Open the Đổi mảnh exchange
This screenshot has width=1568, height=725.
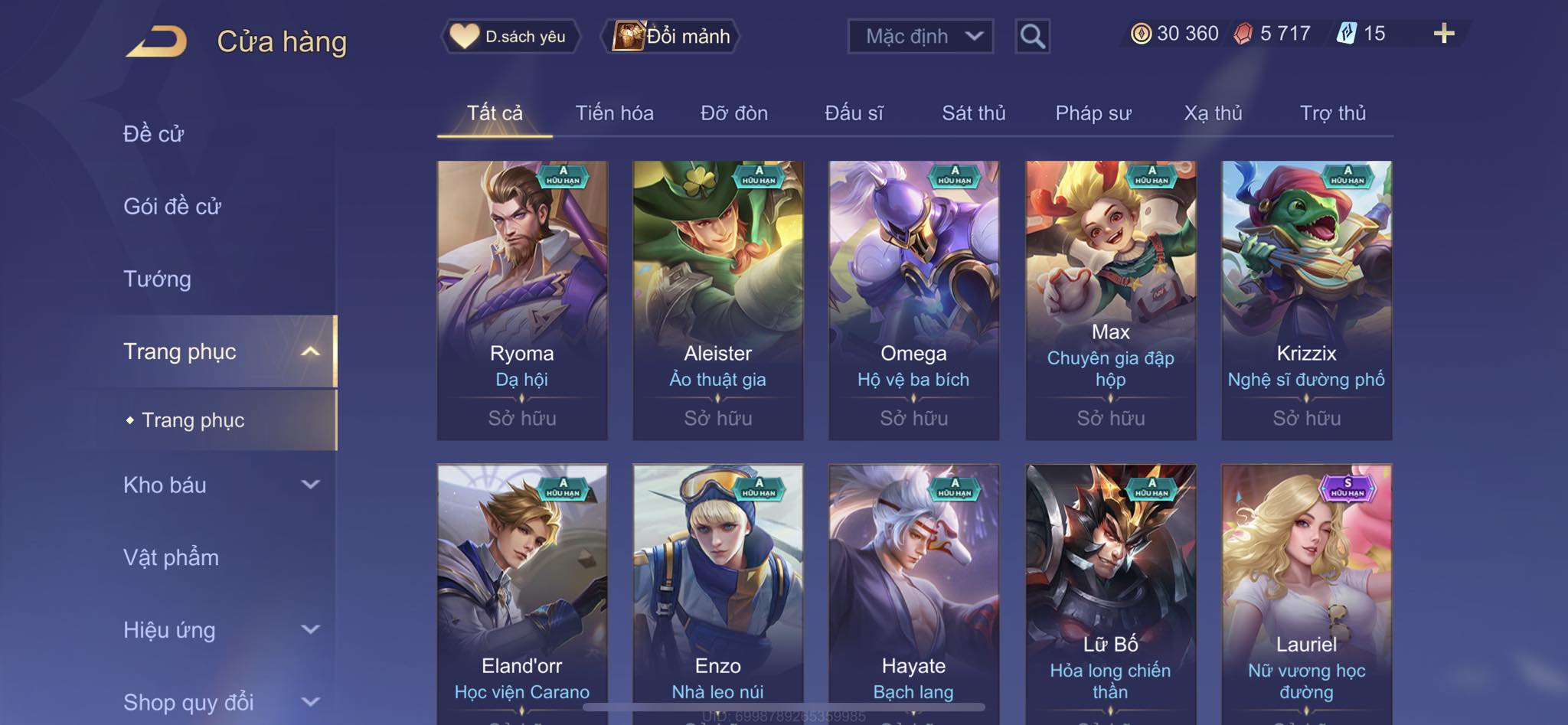pyautogui.click(x=672, y=36)
